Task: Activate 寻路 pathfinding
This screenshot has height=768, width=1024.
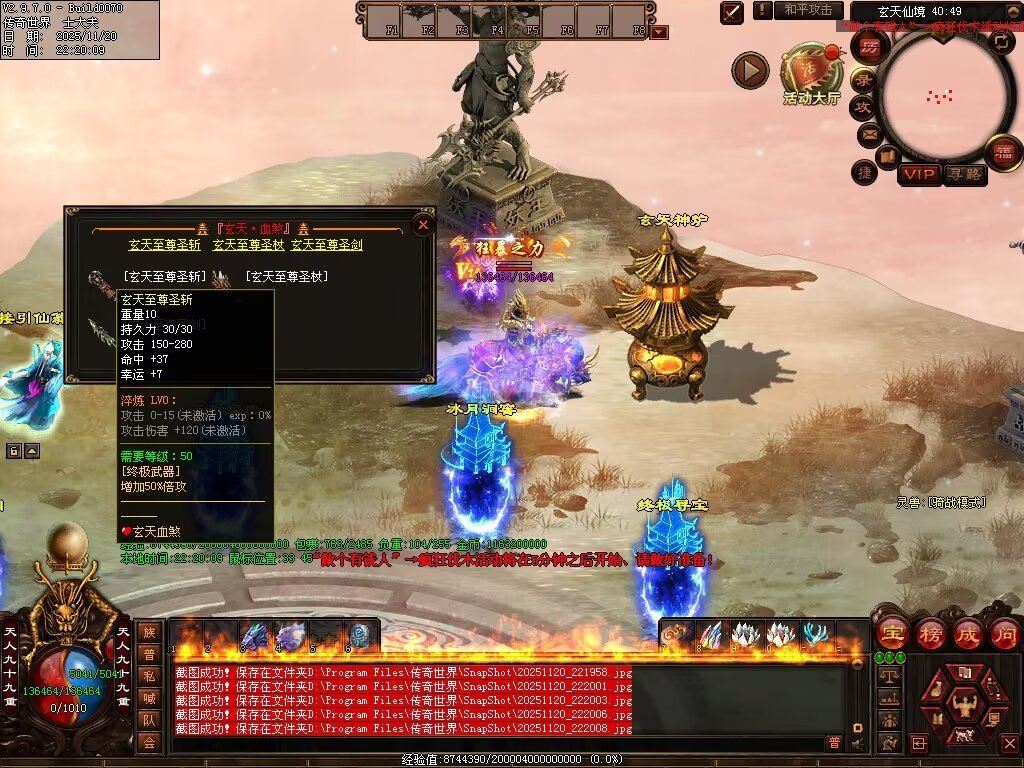Action: 965,175
